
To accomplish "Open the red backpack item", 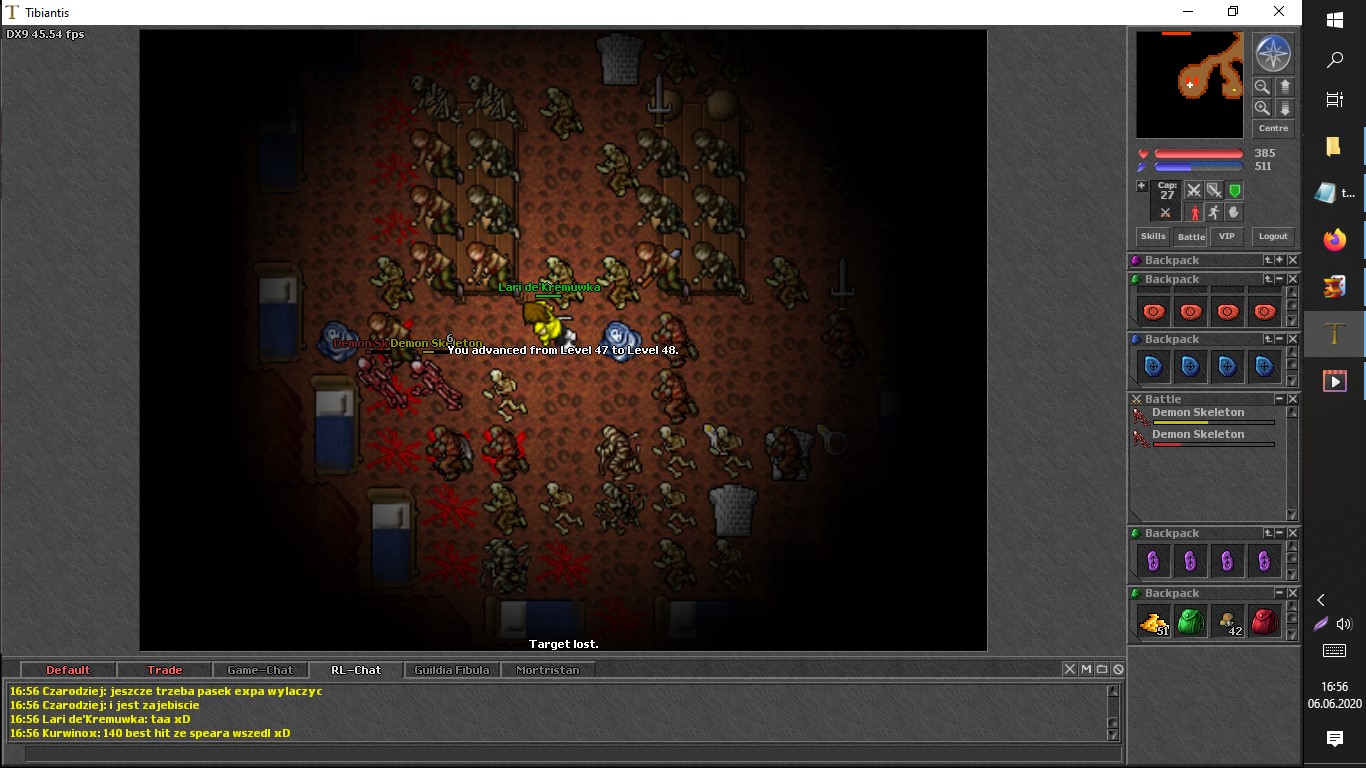I will (1264, 622).
